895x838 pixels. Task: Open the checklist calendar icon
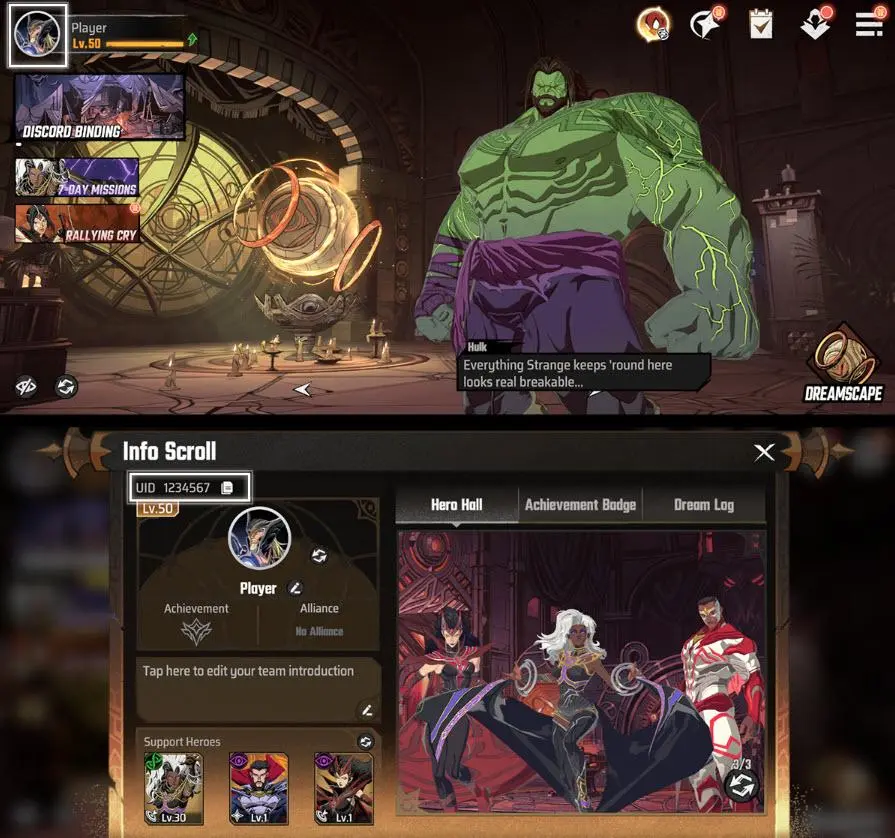point(762,24)
